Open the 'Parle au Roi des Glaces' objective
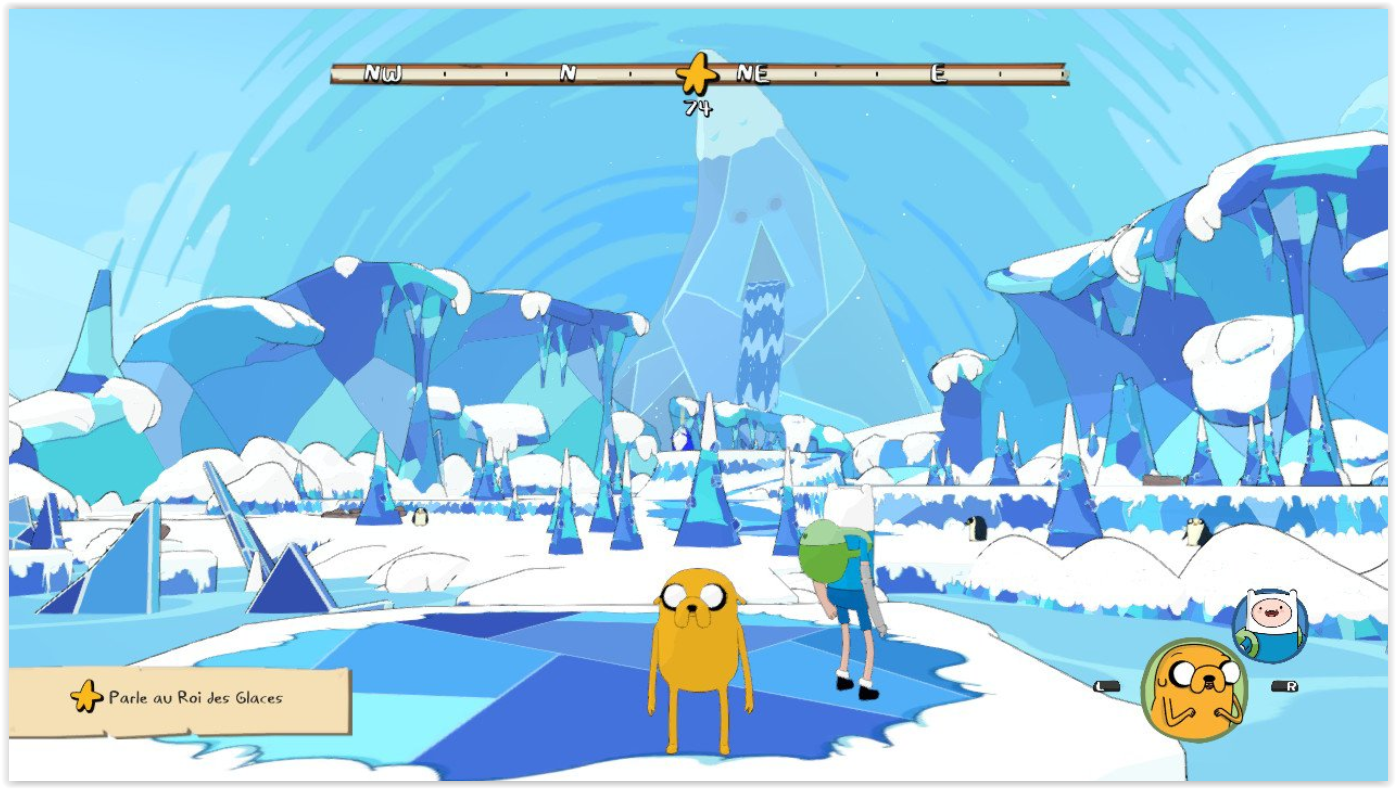The image size is (1396, 789). point(180,698)
